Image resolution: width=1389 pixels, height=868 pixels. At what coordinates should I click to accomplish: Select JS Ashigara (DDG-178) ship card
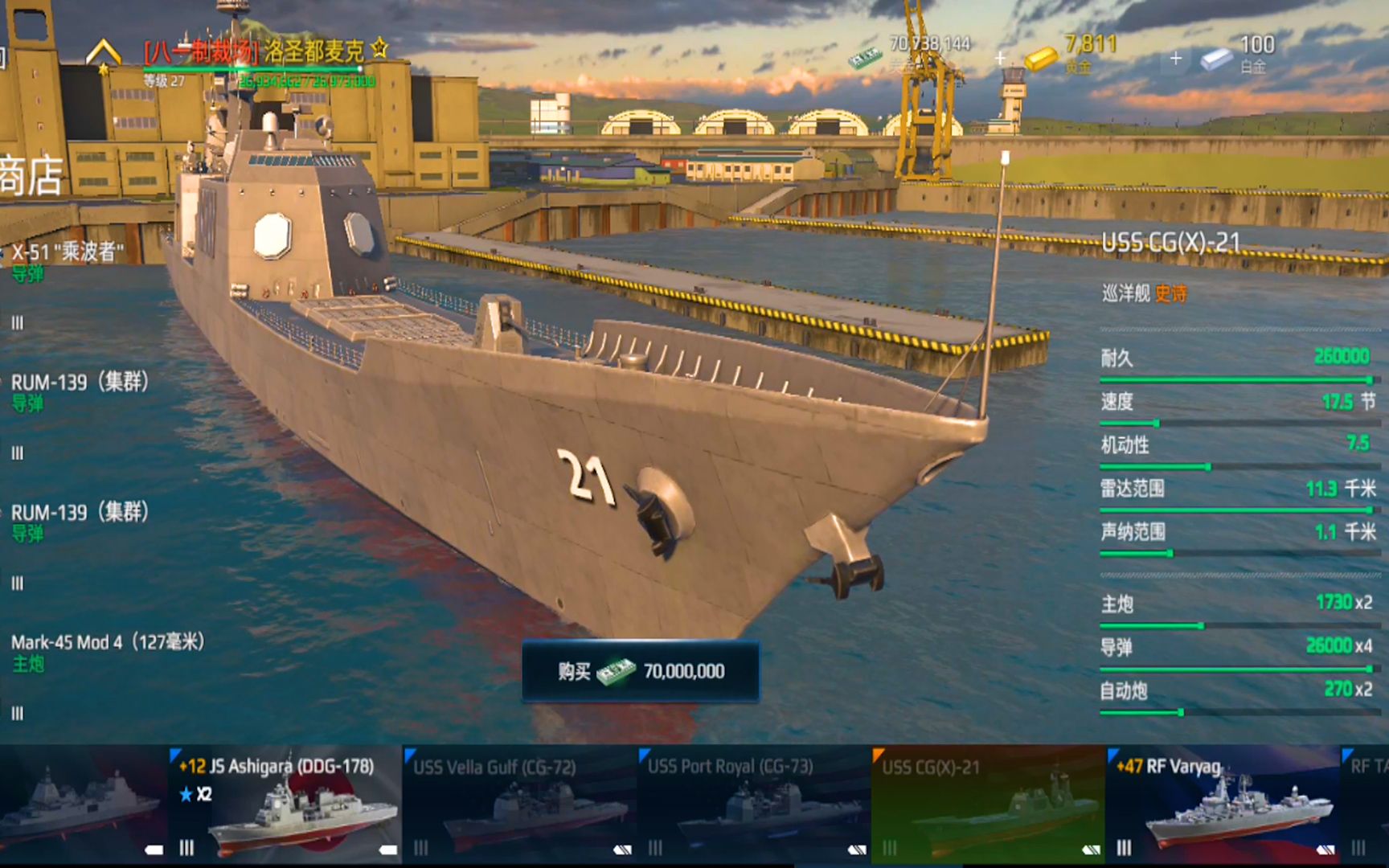[x=285, y=804]
